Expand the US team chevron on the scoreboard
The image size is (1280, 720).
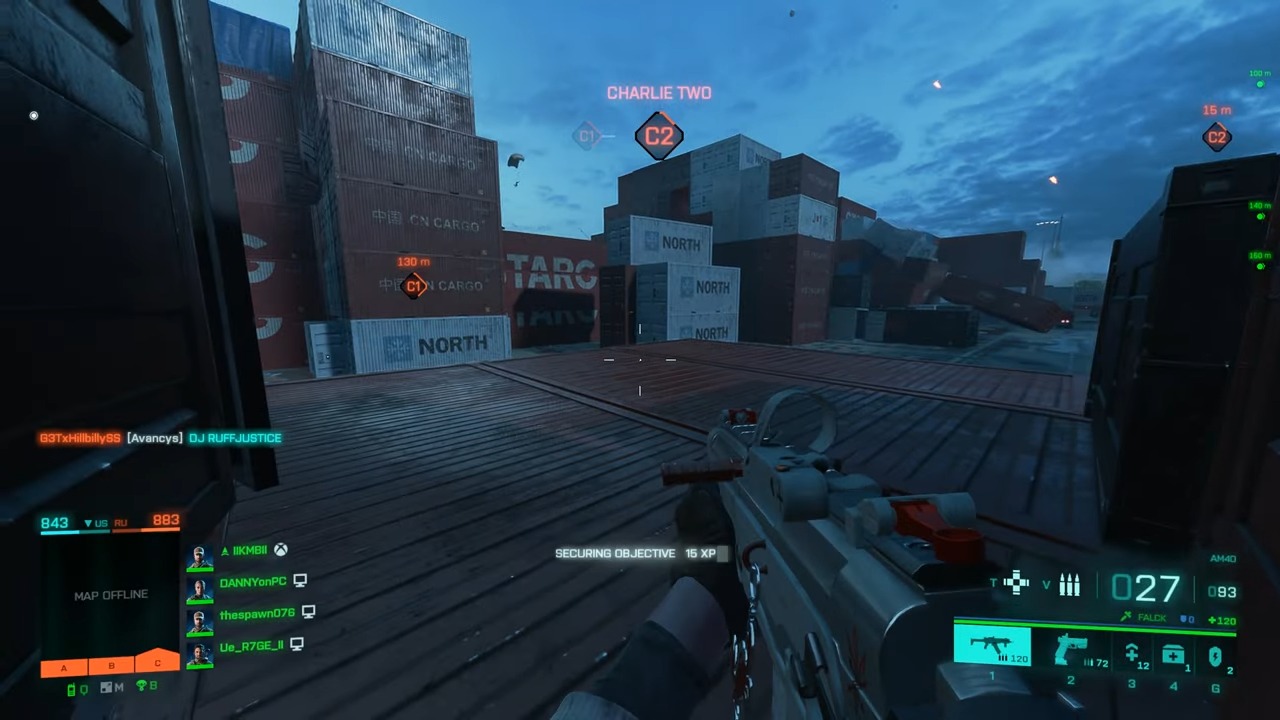click(87, 522)
